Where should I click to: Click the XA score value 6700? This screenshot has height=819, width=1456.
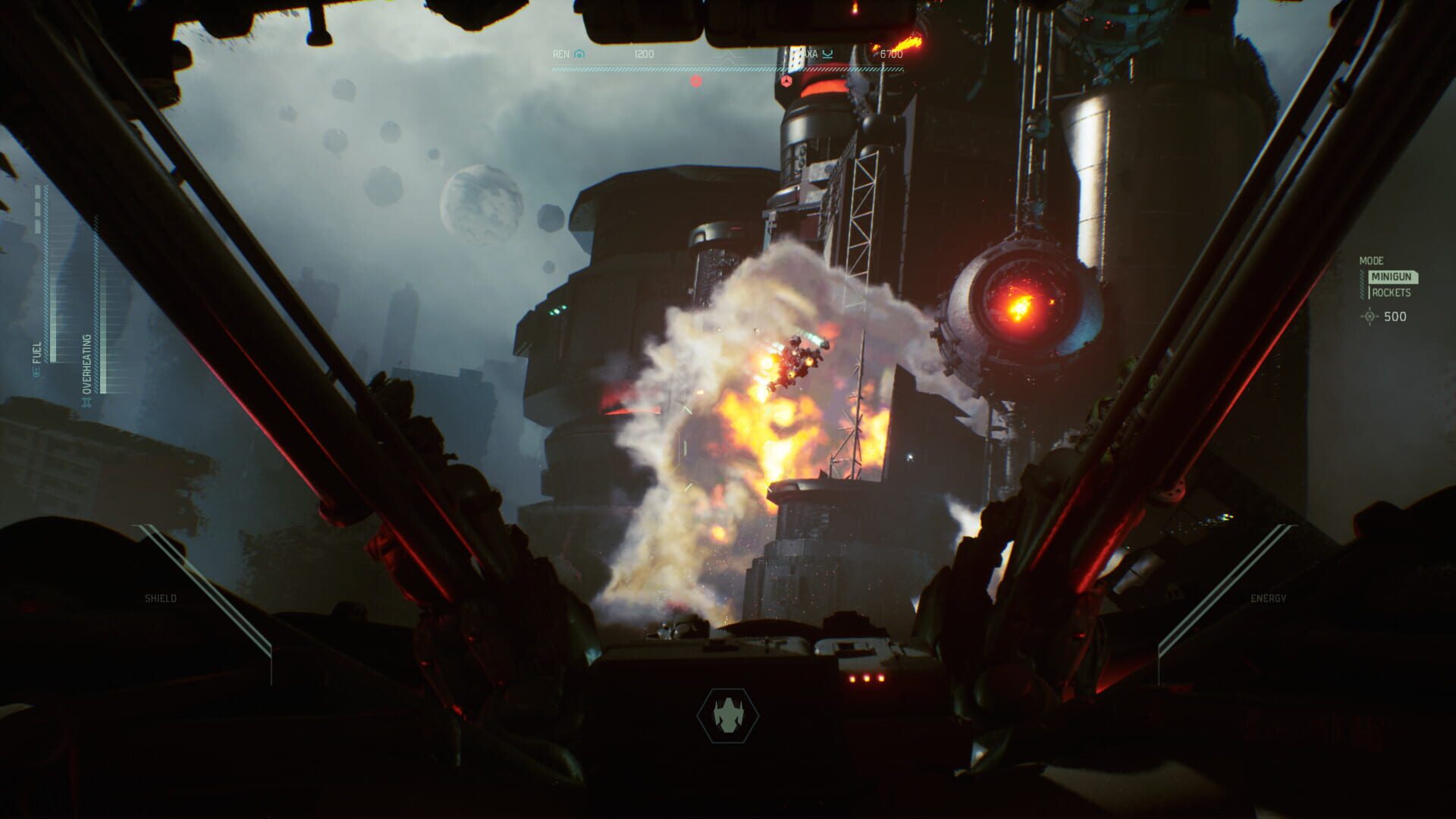pos(892,53)
